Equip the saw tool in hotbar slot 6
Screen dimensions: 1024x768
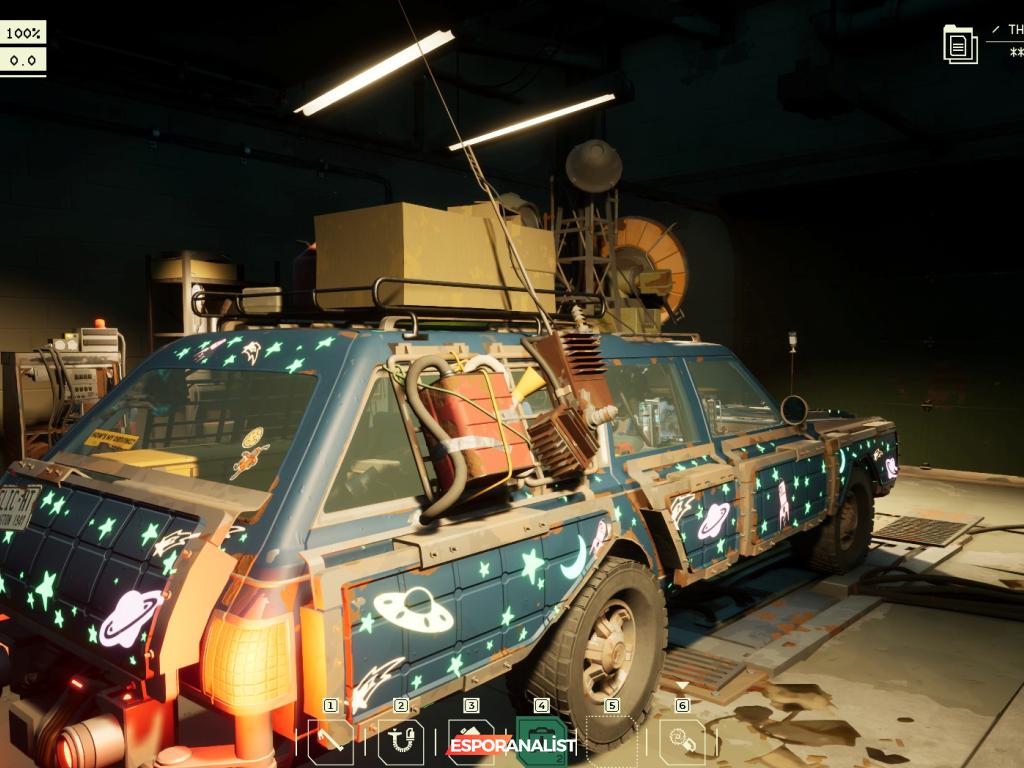tap(682, 742)
